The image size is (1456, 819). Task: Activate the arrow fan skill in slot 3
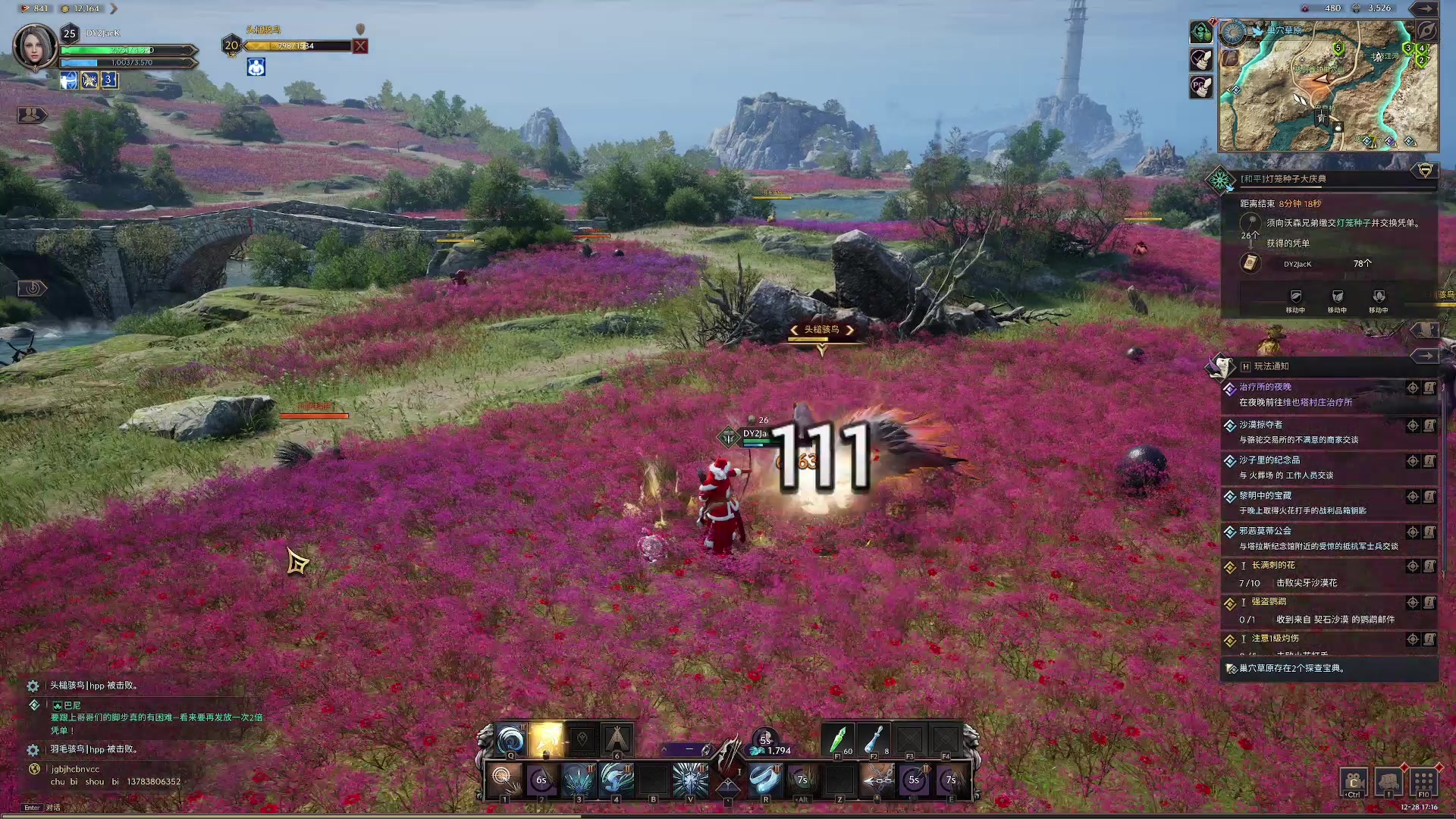pos(578,779)
